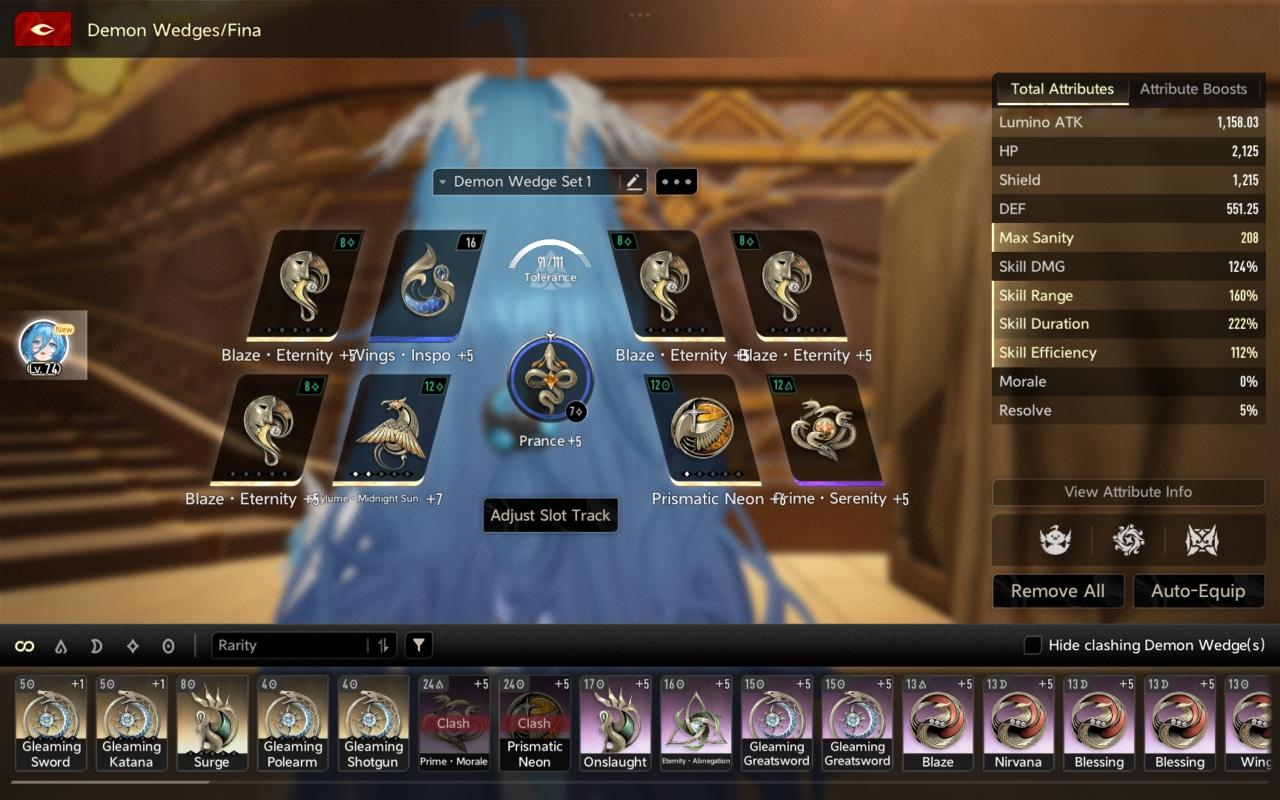
Task: Toggle Hide clashing Demon Wedge(s) checkbox
Action: point(1033,646)
